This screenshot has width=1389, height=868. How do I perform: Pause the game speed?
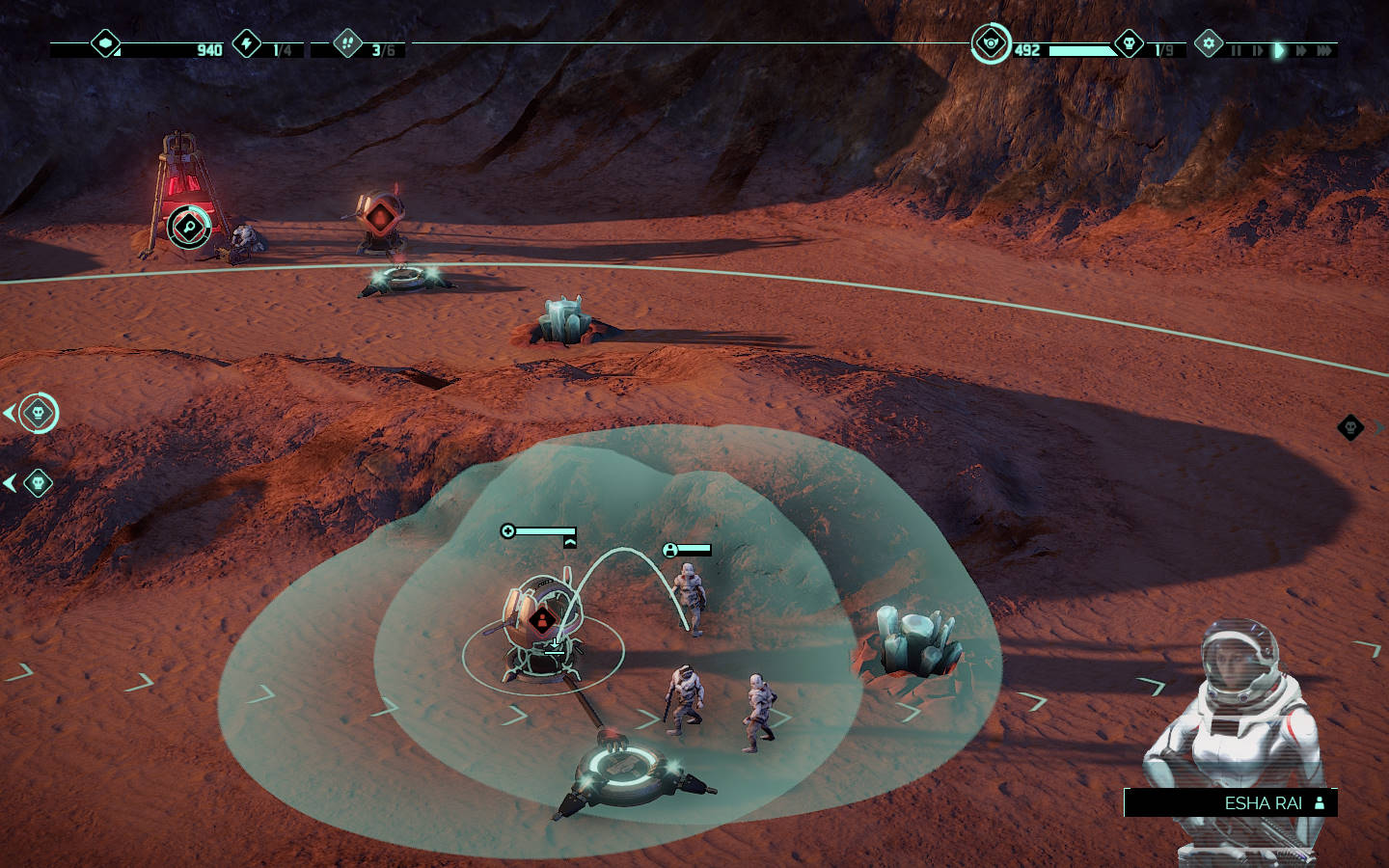pos(1236,50)
